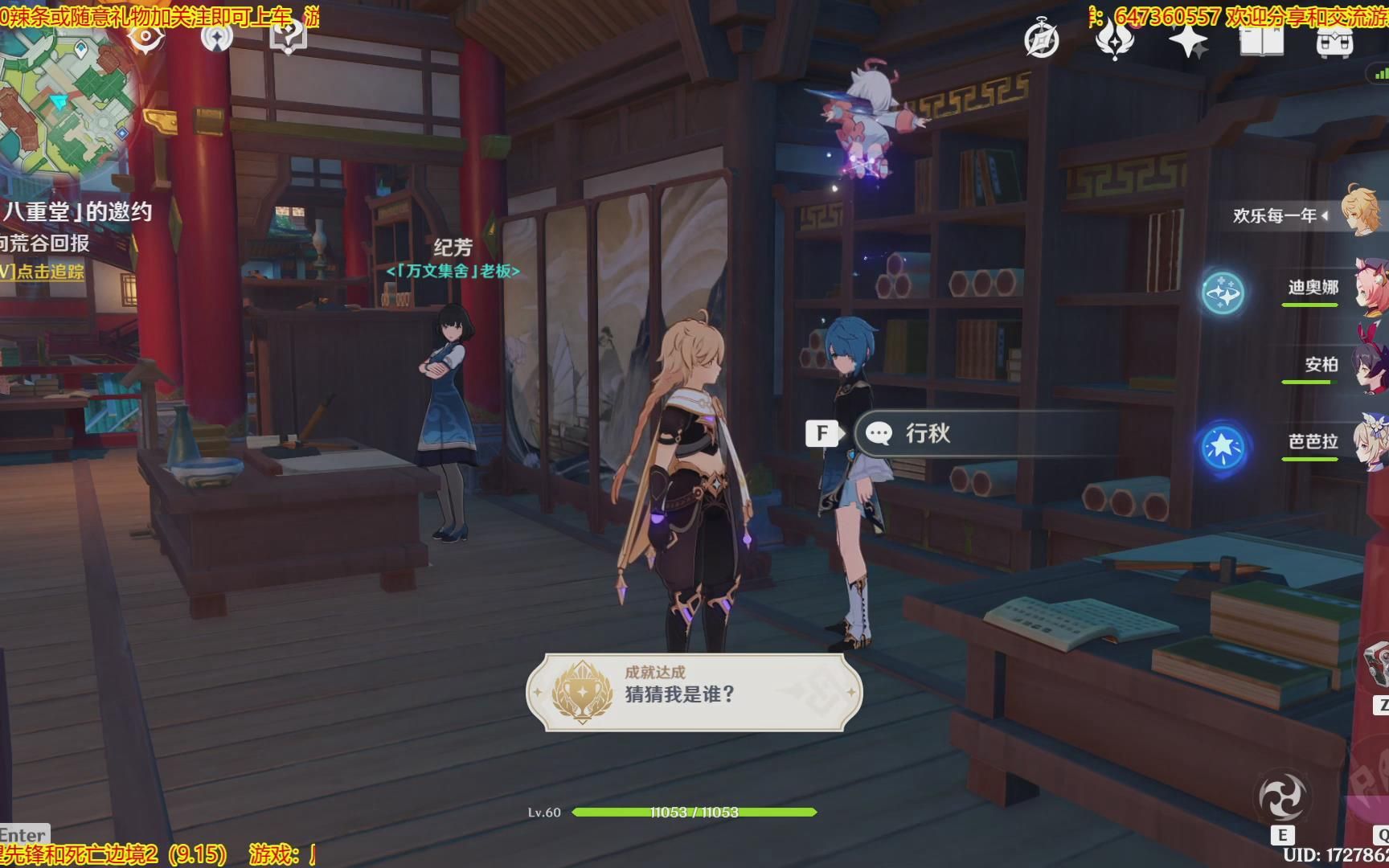Screen dimensions: 1389x868
Task: Switch to party member 安柏
Action: [x=1342, y=364]
